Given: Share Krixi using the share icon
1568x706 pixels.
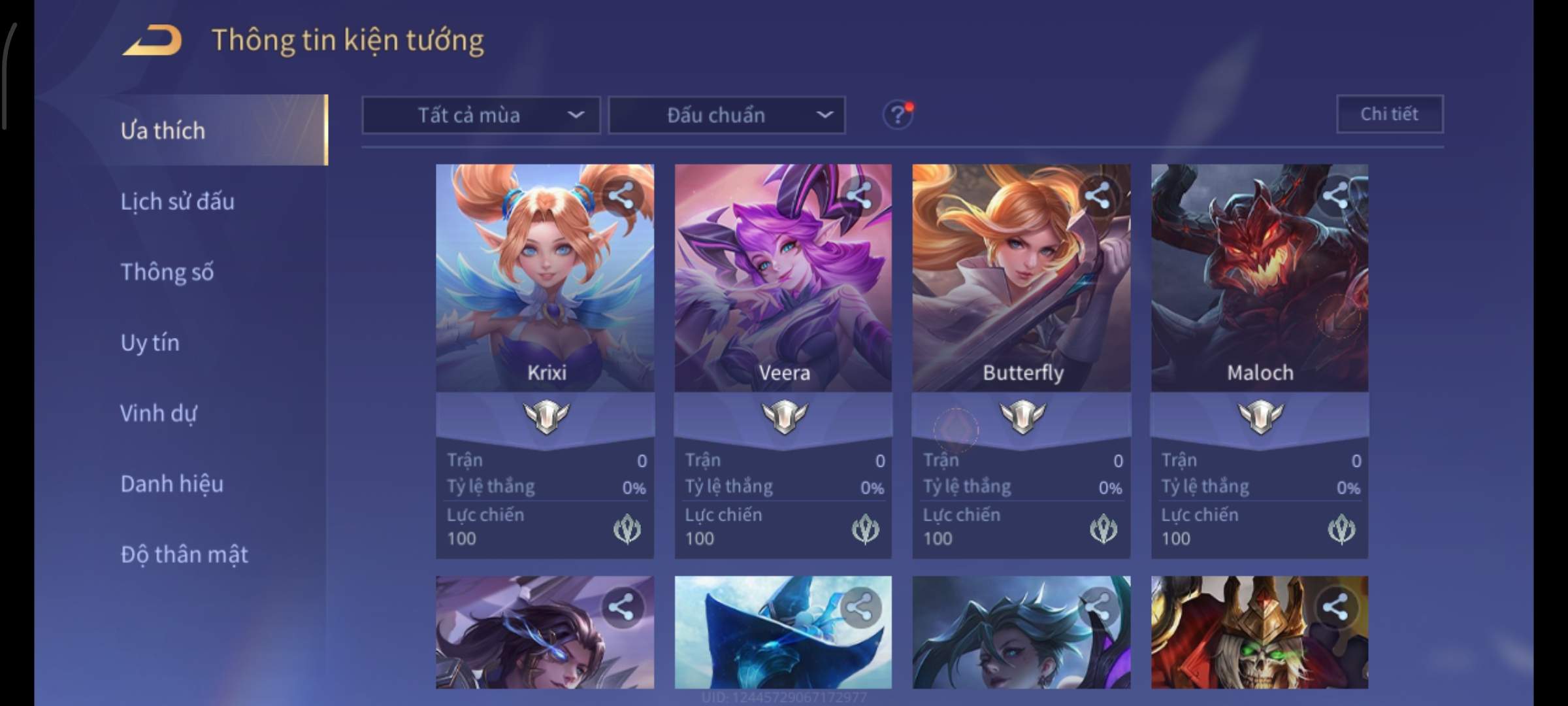Looking at the screenshot, I should [621, 195].
